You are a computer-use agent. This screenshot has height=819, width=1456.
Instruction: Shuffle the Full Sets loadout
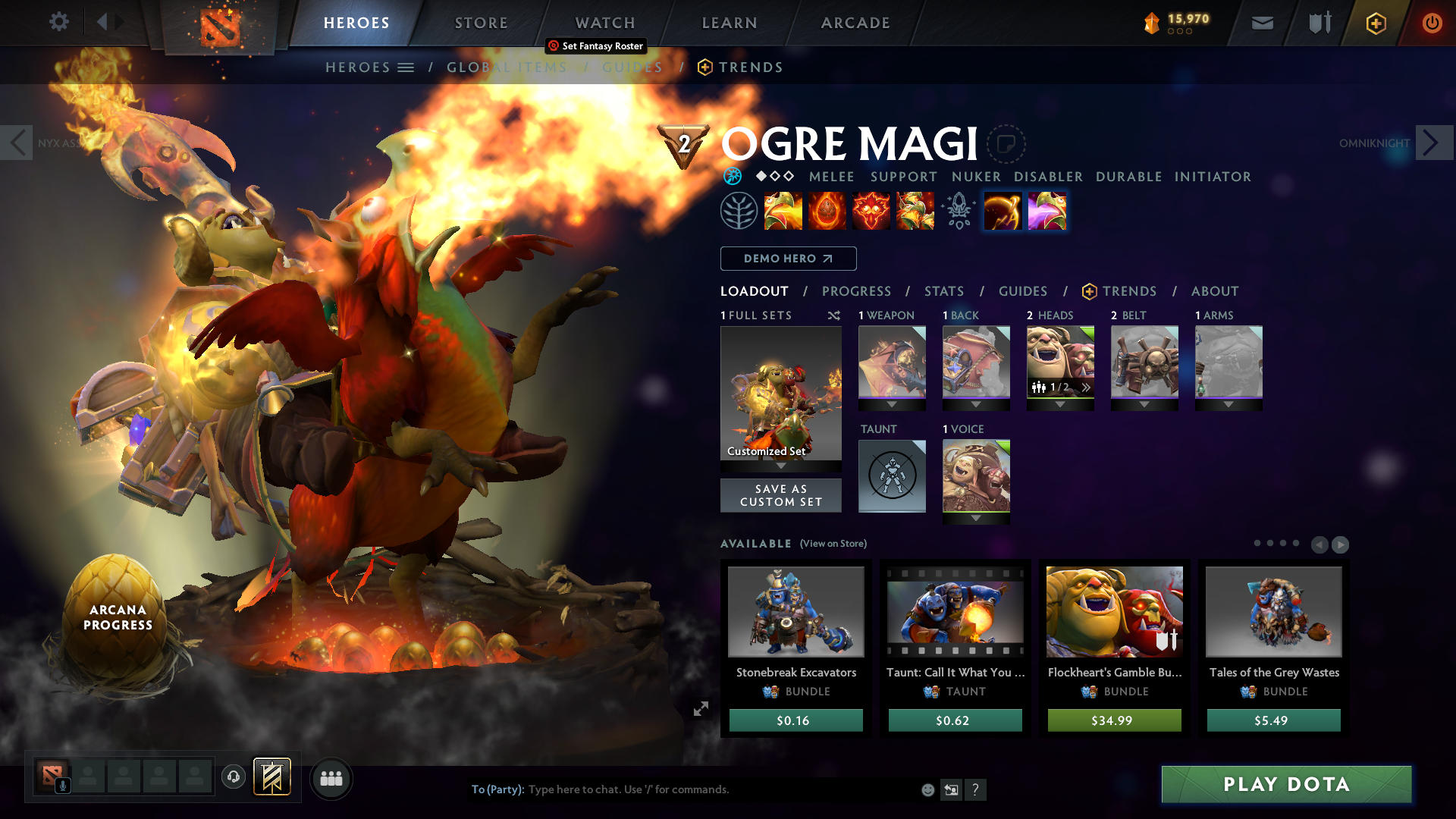point(833,315)
